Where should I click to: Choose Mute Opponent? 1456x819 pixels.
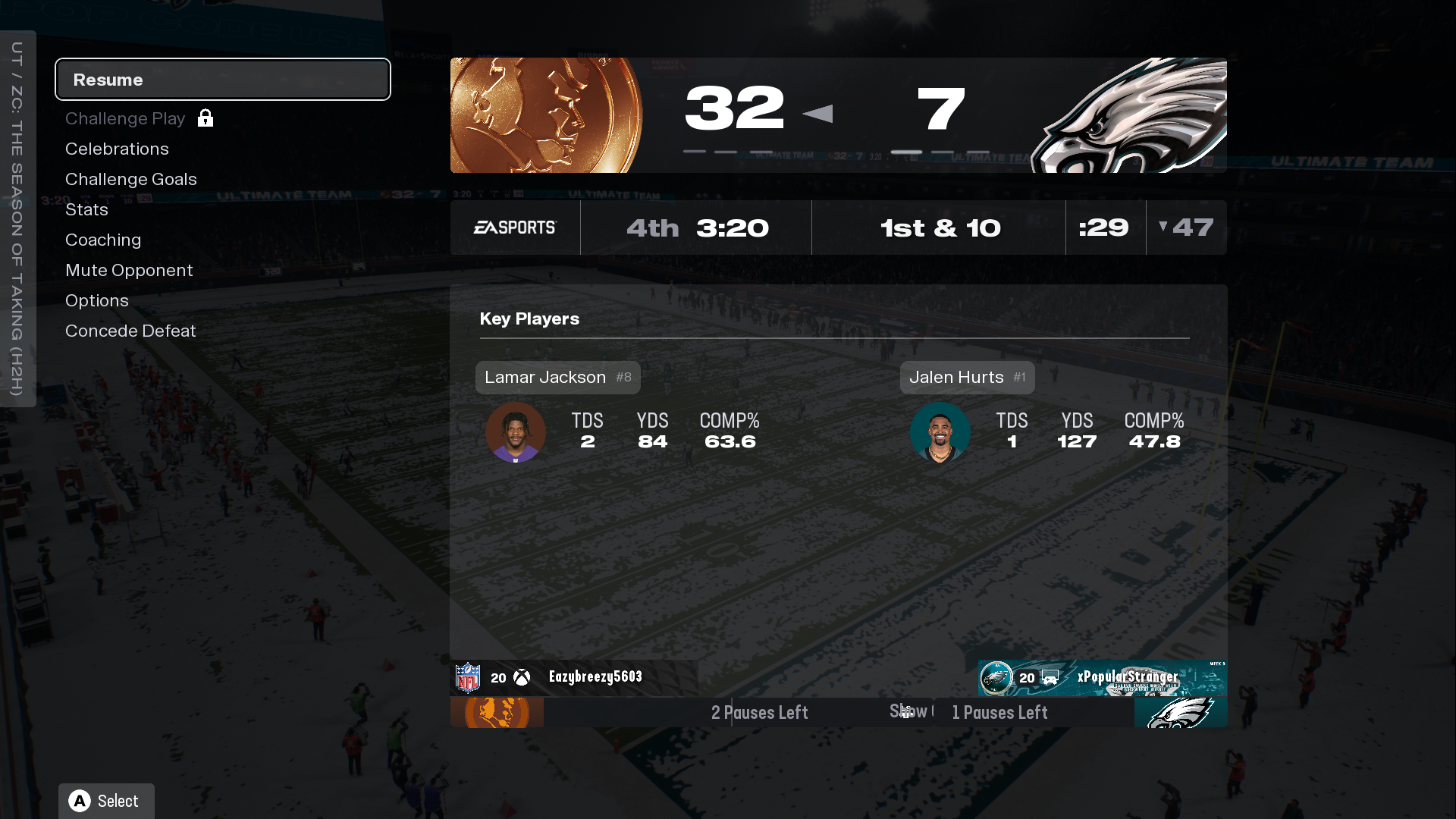pyautogui.click(x=129, y=271)
